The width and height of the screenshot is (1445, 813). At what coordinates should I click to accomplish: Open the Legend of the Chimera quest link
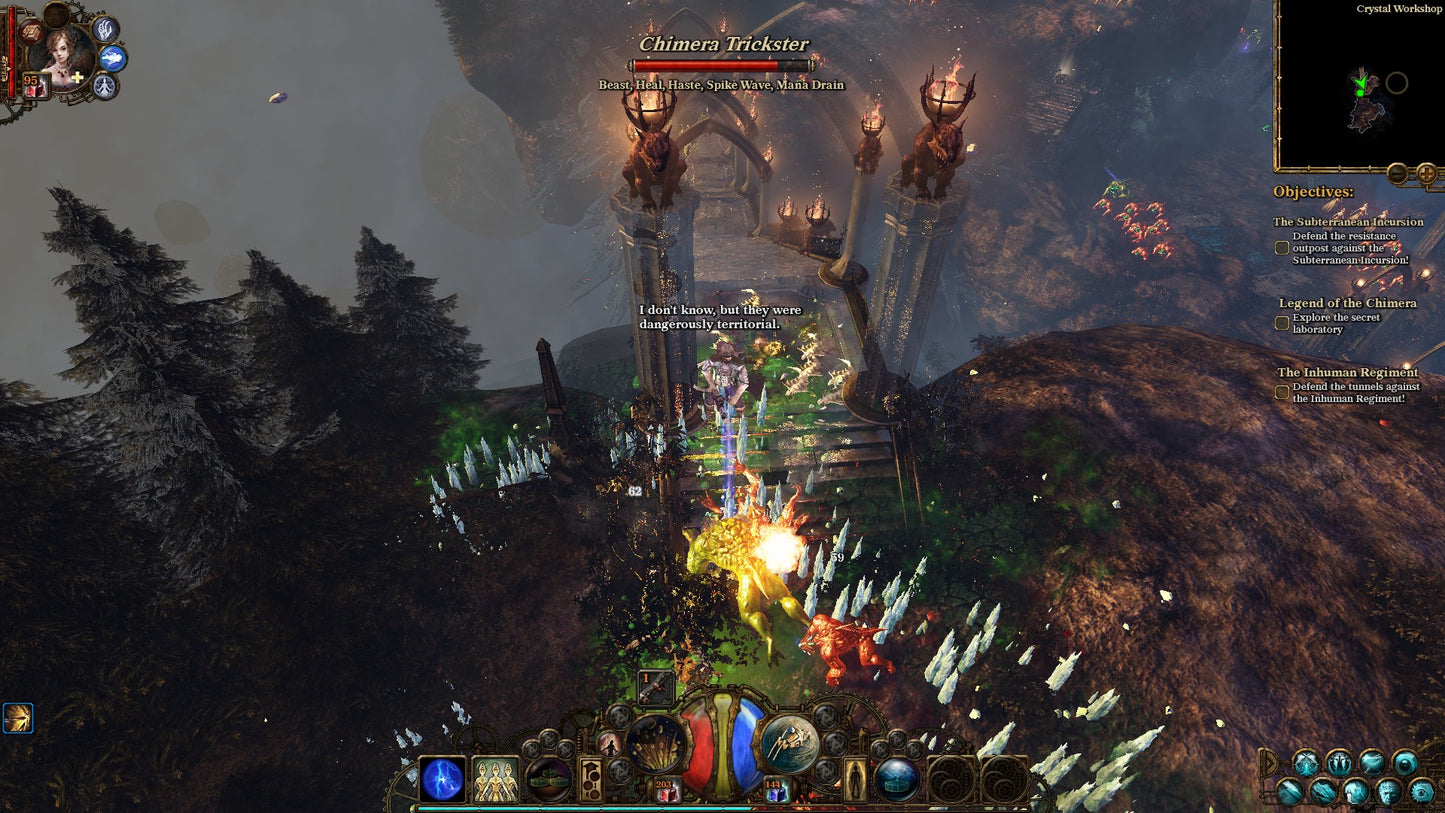1350,303
